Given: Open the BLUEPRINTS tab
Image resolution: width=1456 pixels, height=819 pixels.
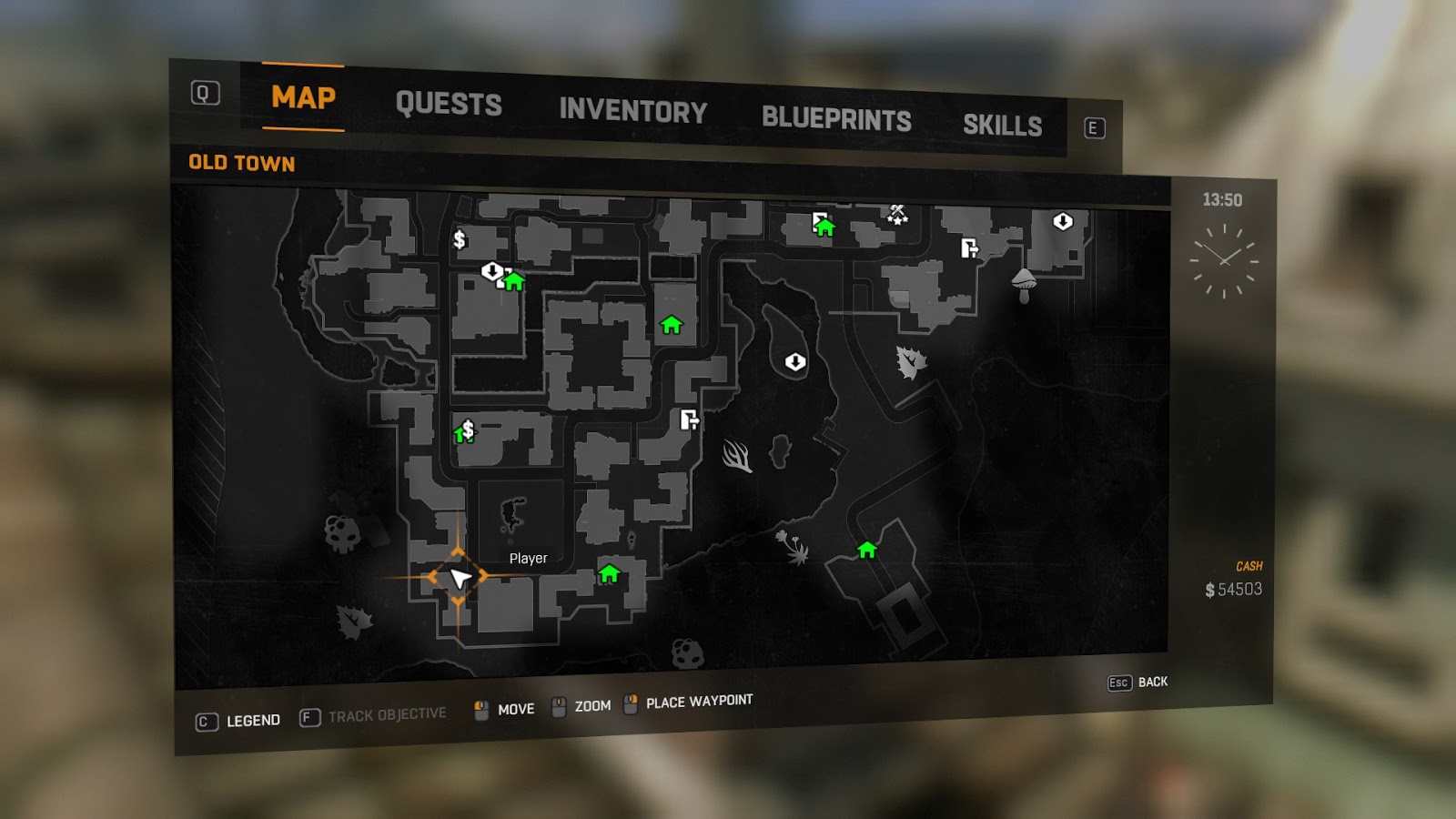Looking at the screenshot, I should (x=837, y=116).
